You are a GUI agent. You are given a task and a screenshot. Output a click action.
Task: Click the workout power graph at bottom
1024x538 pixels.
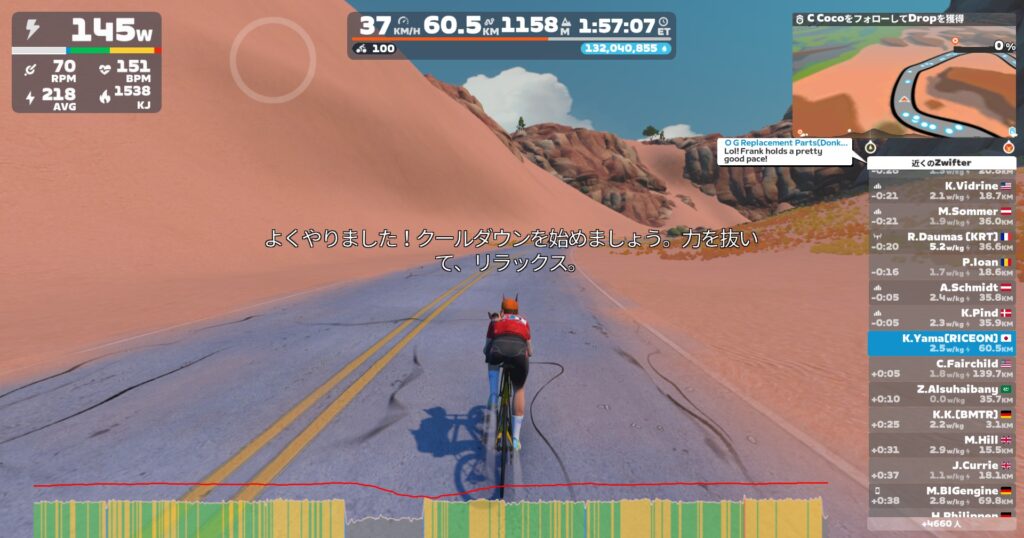tap(430, 515)
